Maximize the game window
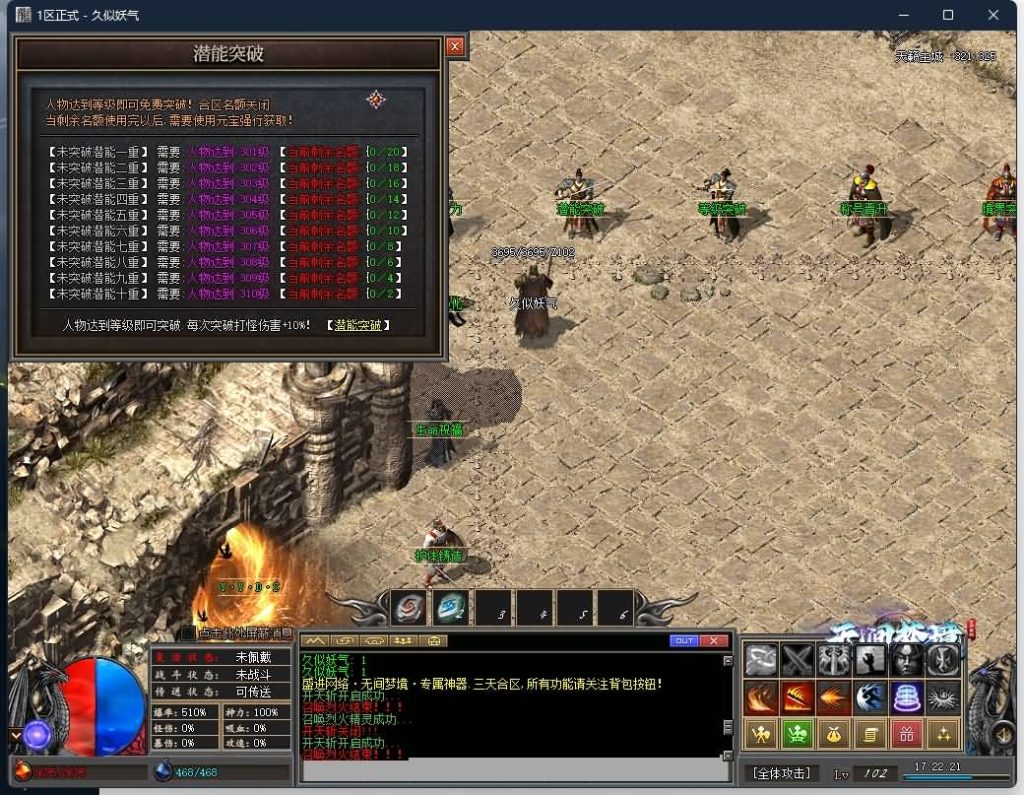This screenshot has height=795, width=1024. click(x=948, y=15)
